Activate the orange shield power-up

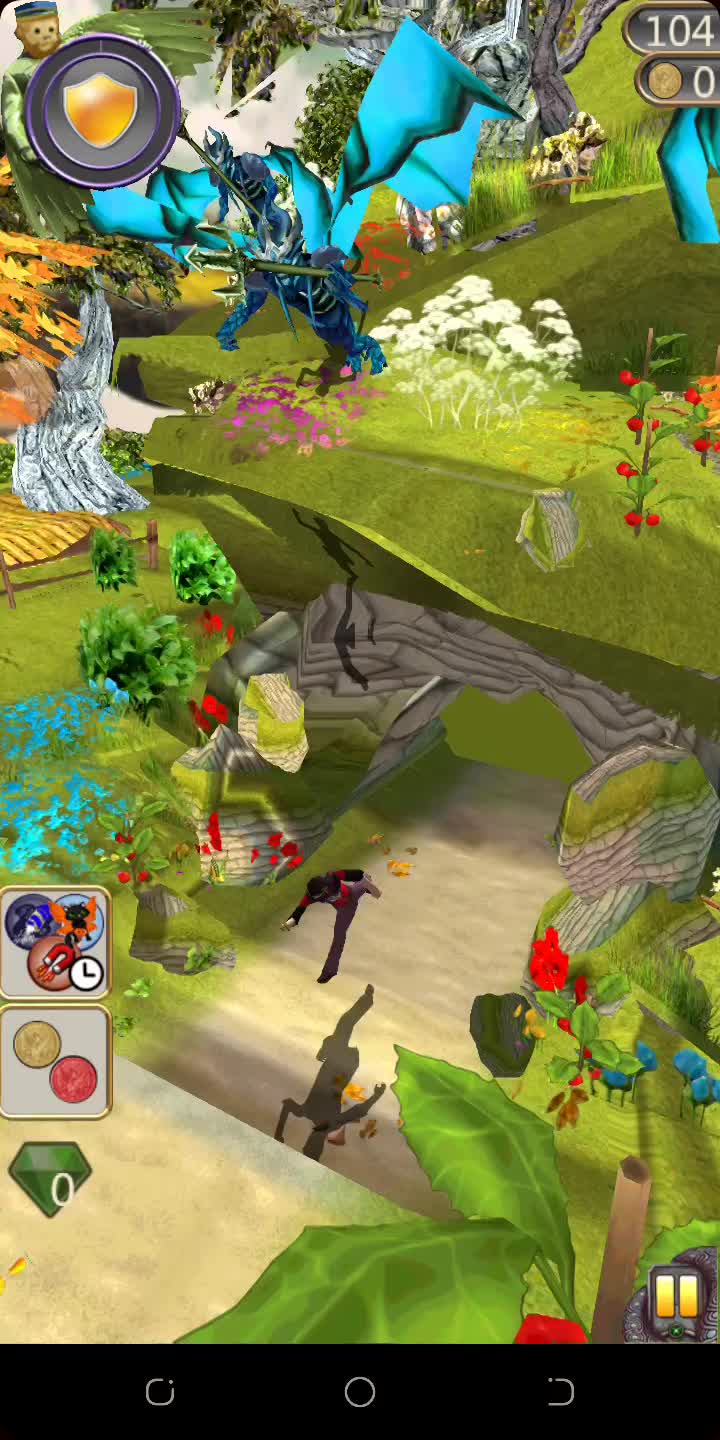point(101,110)
